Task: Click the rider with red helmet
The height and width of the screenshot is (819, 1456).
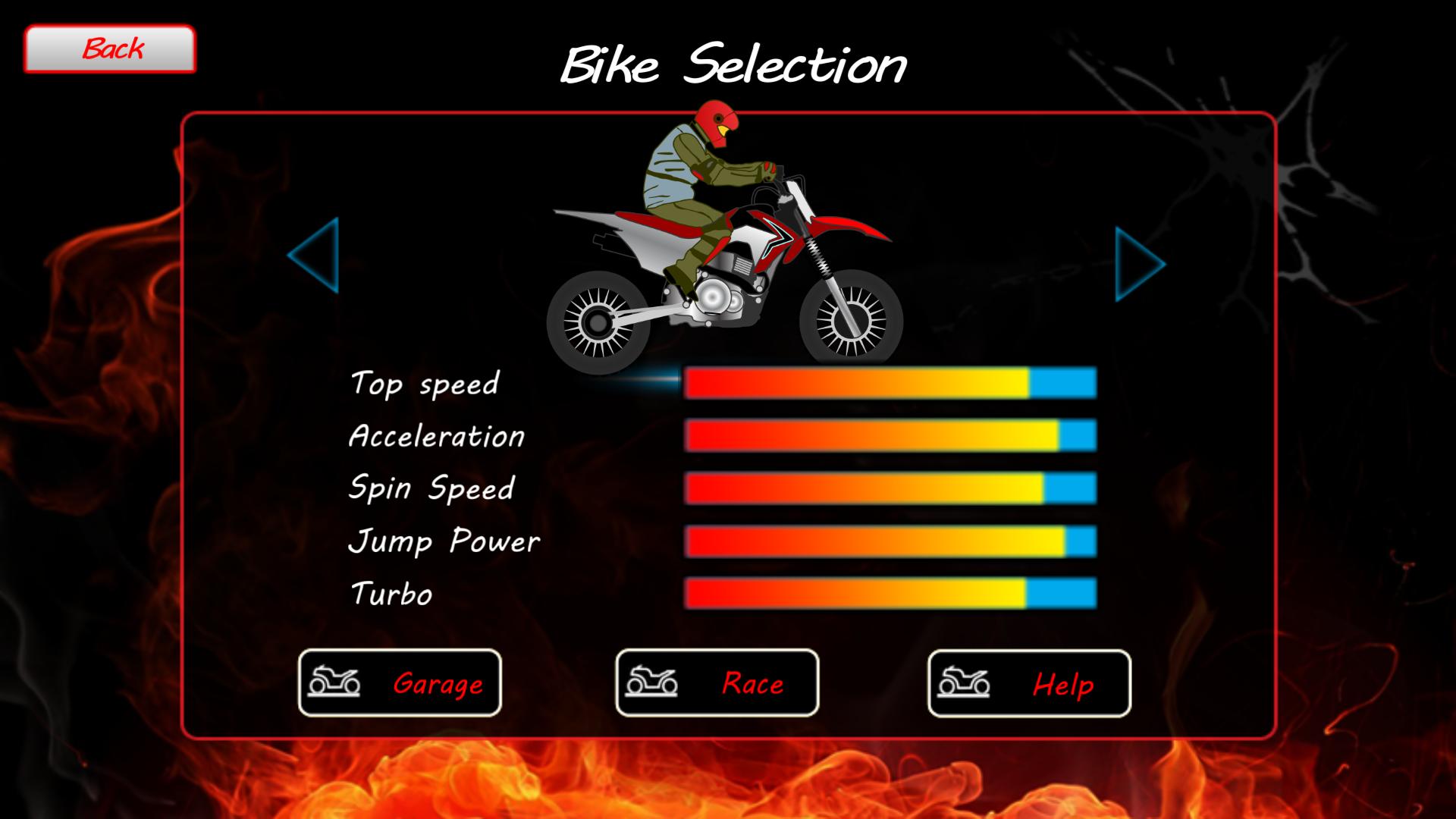Action: tap(698, 174)
